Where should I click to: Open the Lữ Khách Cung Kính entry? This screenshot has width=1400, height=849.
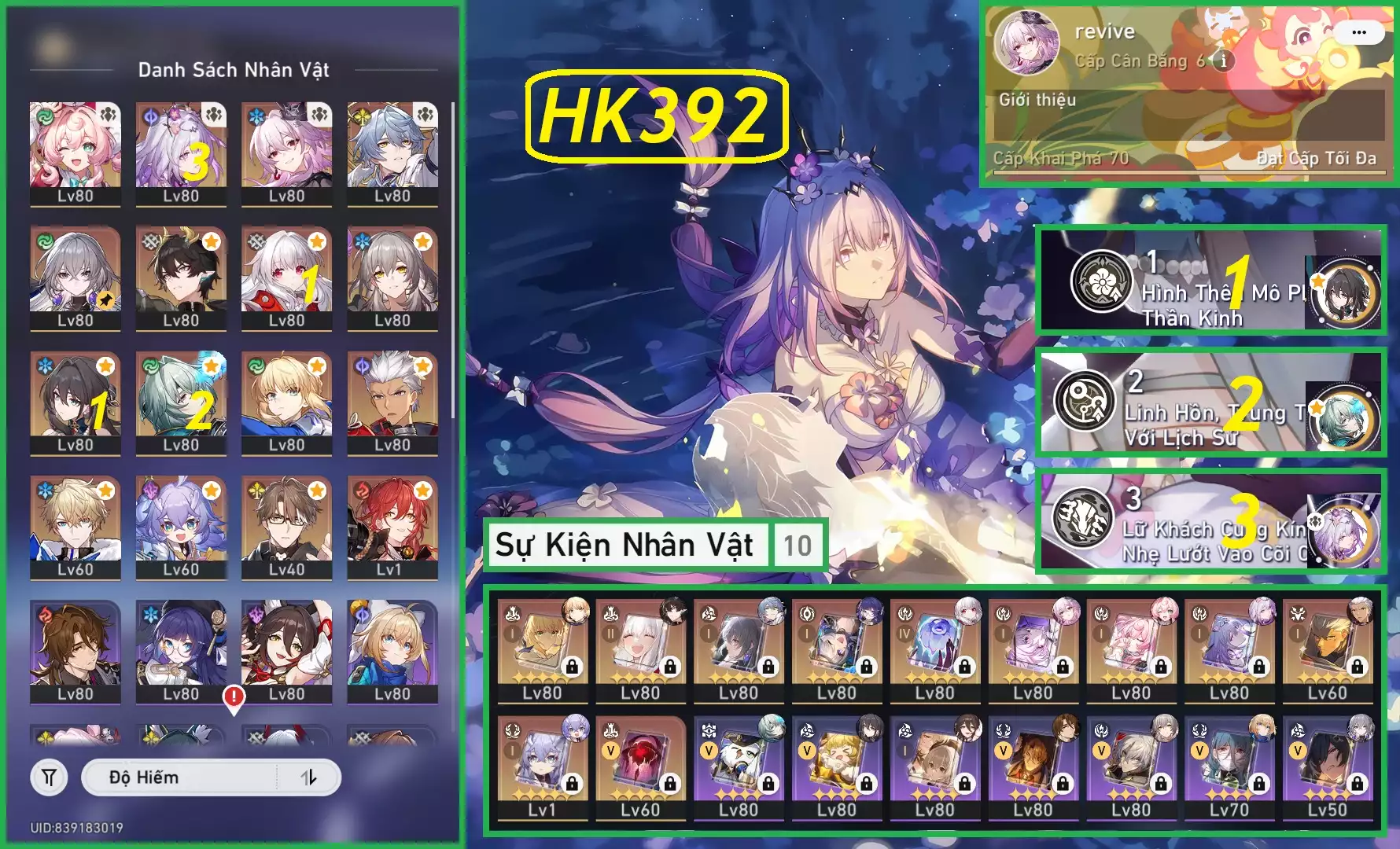click(x=1210, y=520)
